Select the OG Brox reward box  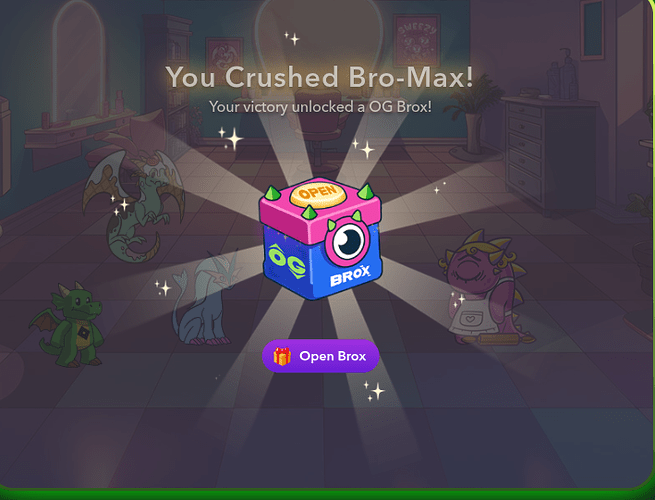[321, 238]
